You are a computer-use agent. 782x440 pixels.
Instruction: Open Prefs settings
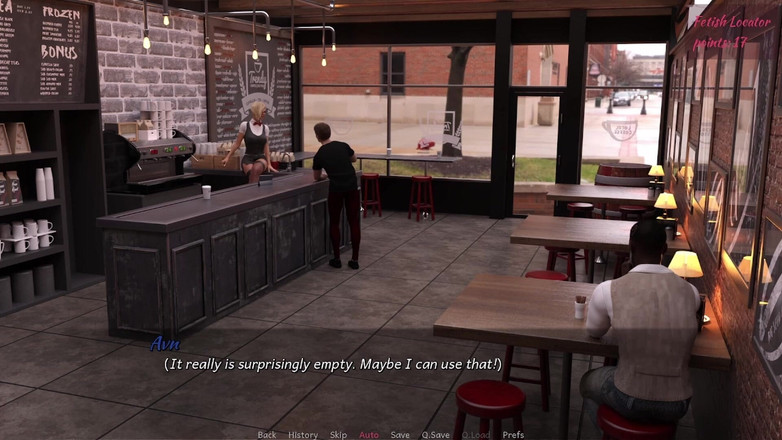pyautogui.click(x=513, y=435)
